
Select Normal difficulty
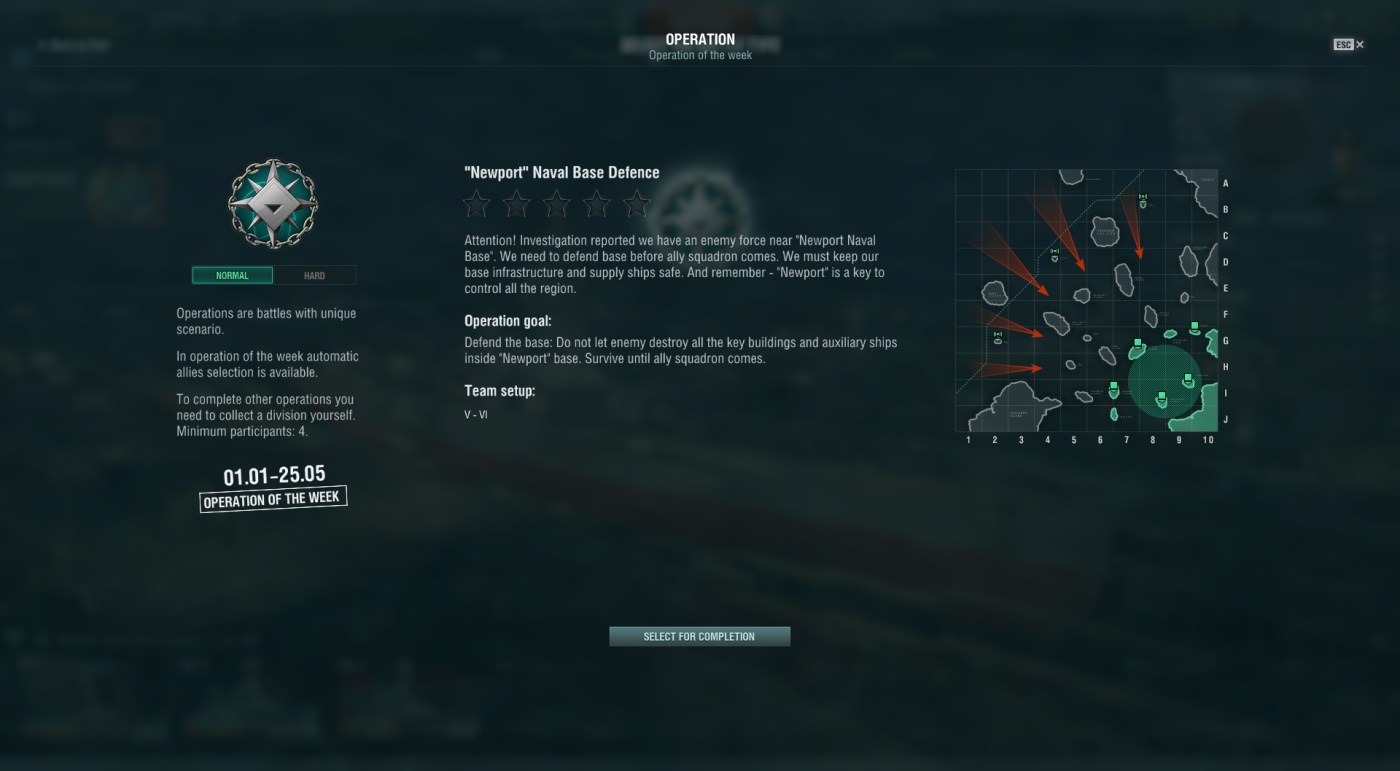(x=232, y=275)
